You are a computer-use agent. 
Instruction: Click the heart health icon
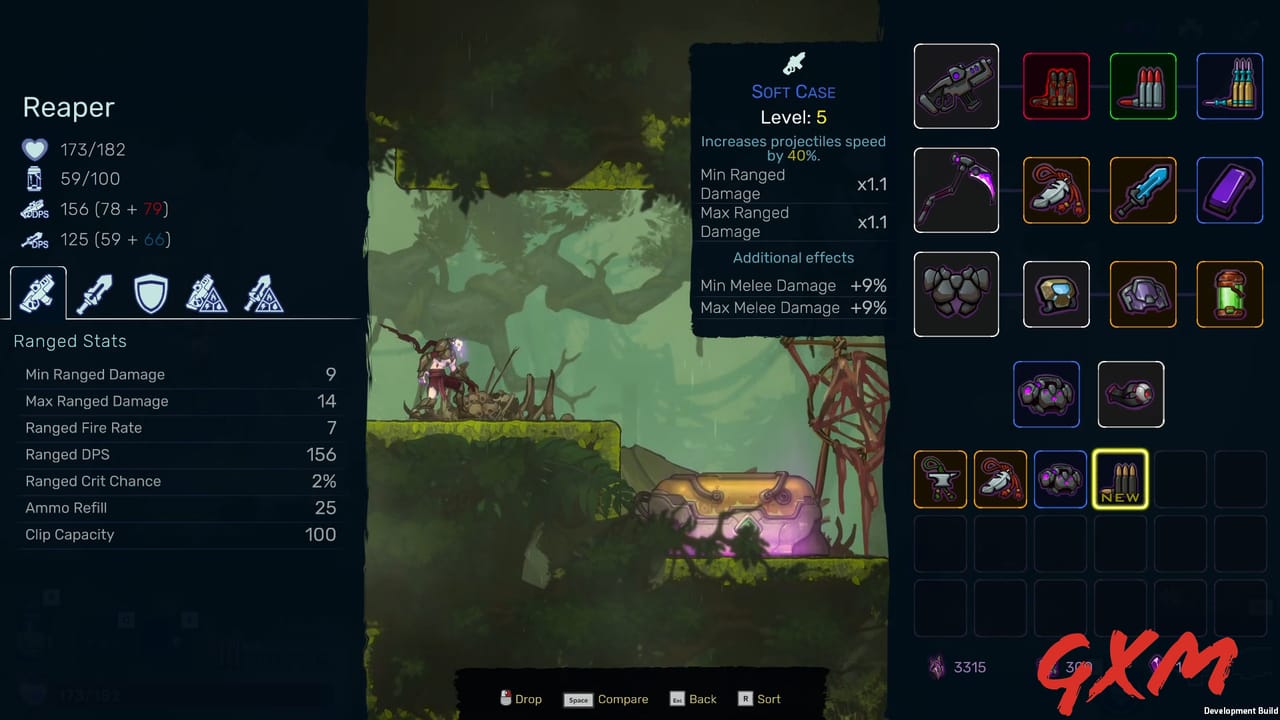click(35, 149)
